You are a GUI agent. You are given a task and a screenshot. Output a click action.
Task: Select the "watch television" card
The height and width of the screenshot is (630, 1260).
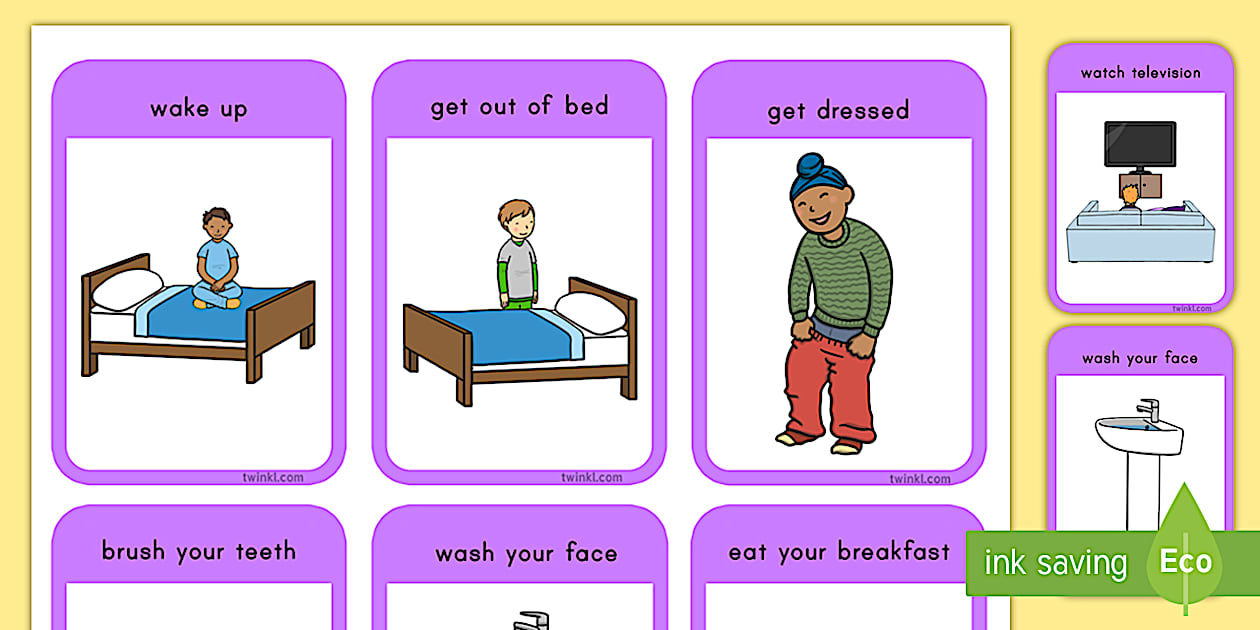1140,178
